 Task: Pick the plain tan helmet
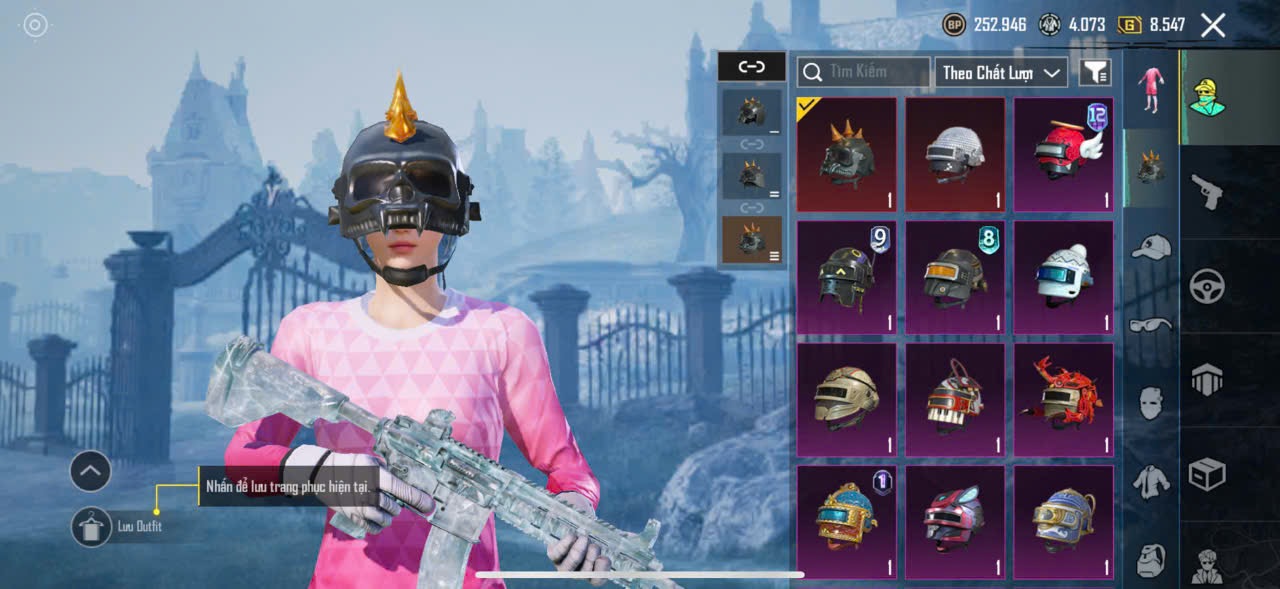(847, 400)
